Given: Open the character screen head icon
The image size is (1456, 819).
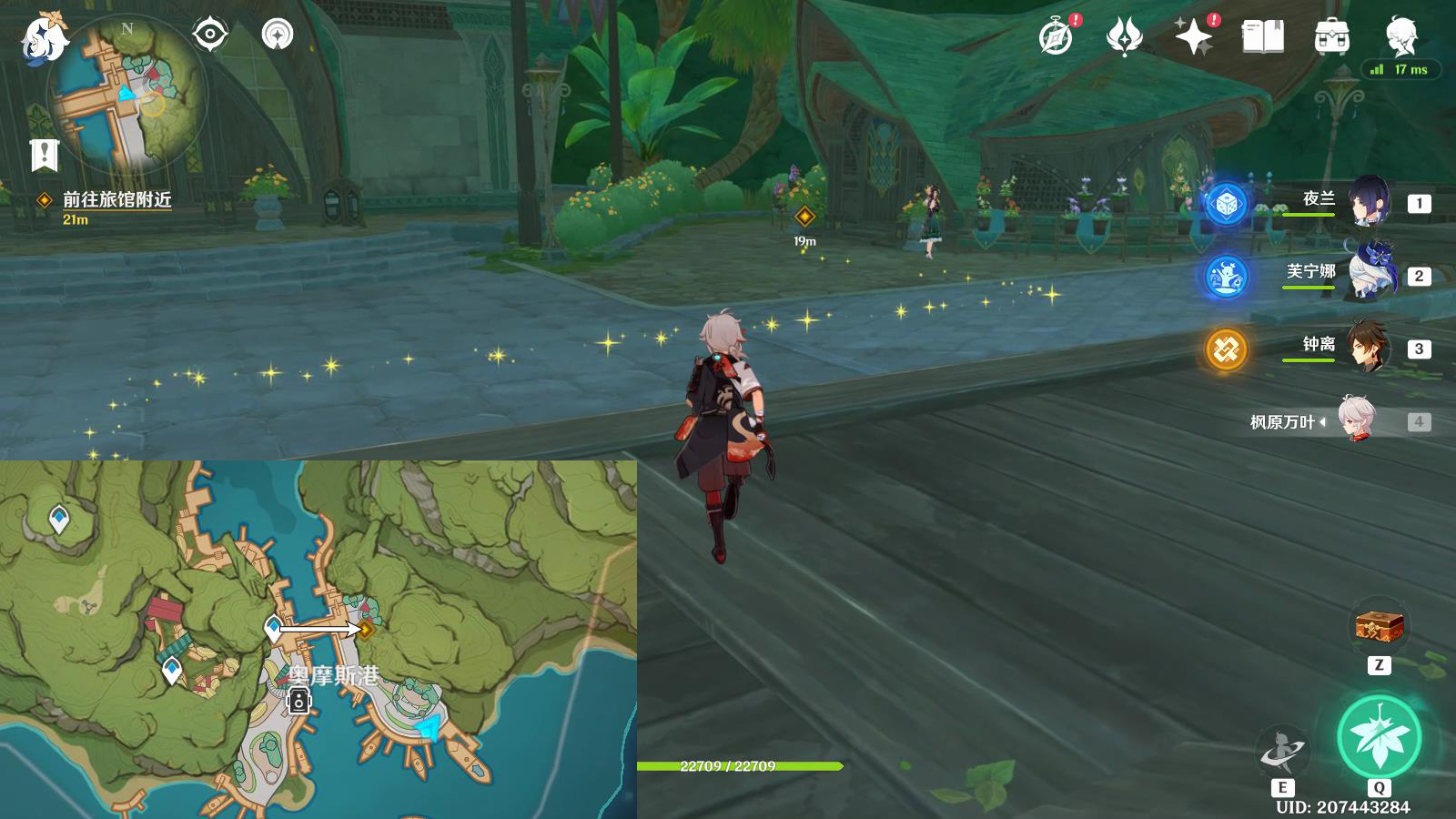Looking at the screenshot, I should coord(1400,37).
